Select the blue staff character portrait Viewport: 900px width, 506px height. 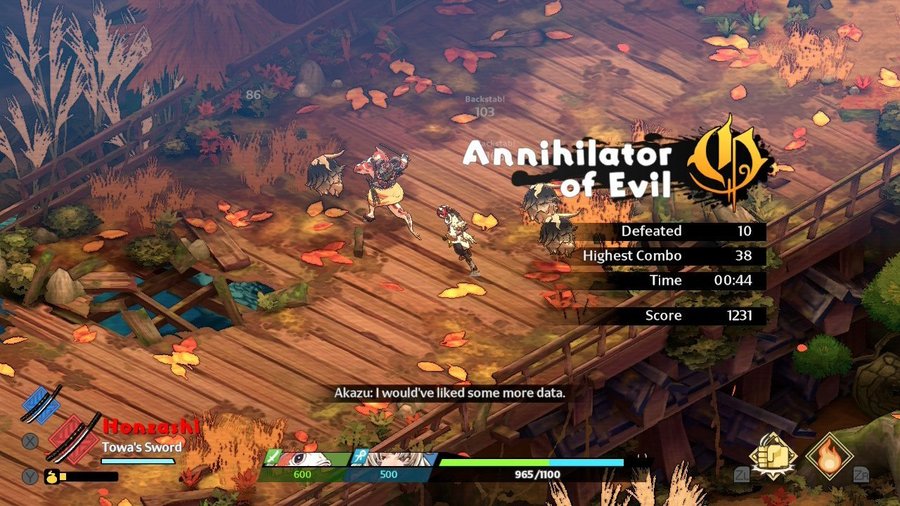(x=391, y=460)
